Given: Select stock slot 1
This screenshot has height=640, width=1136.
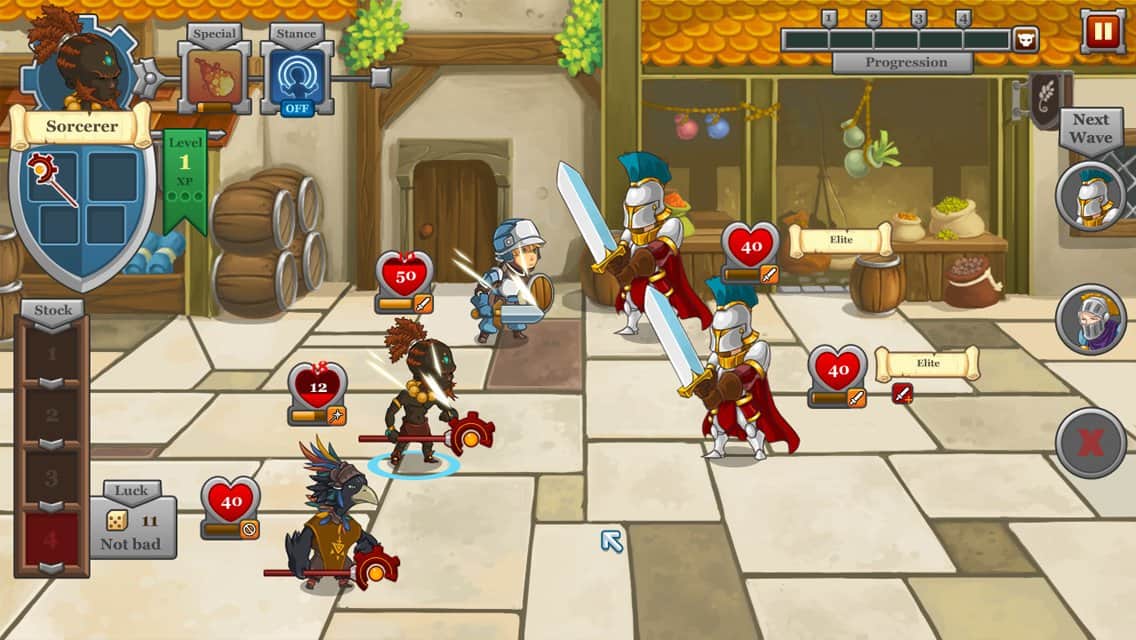Looking at the screenshot, I should pyautogui.click(x=52, y=352).
